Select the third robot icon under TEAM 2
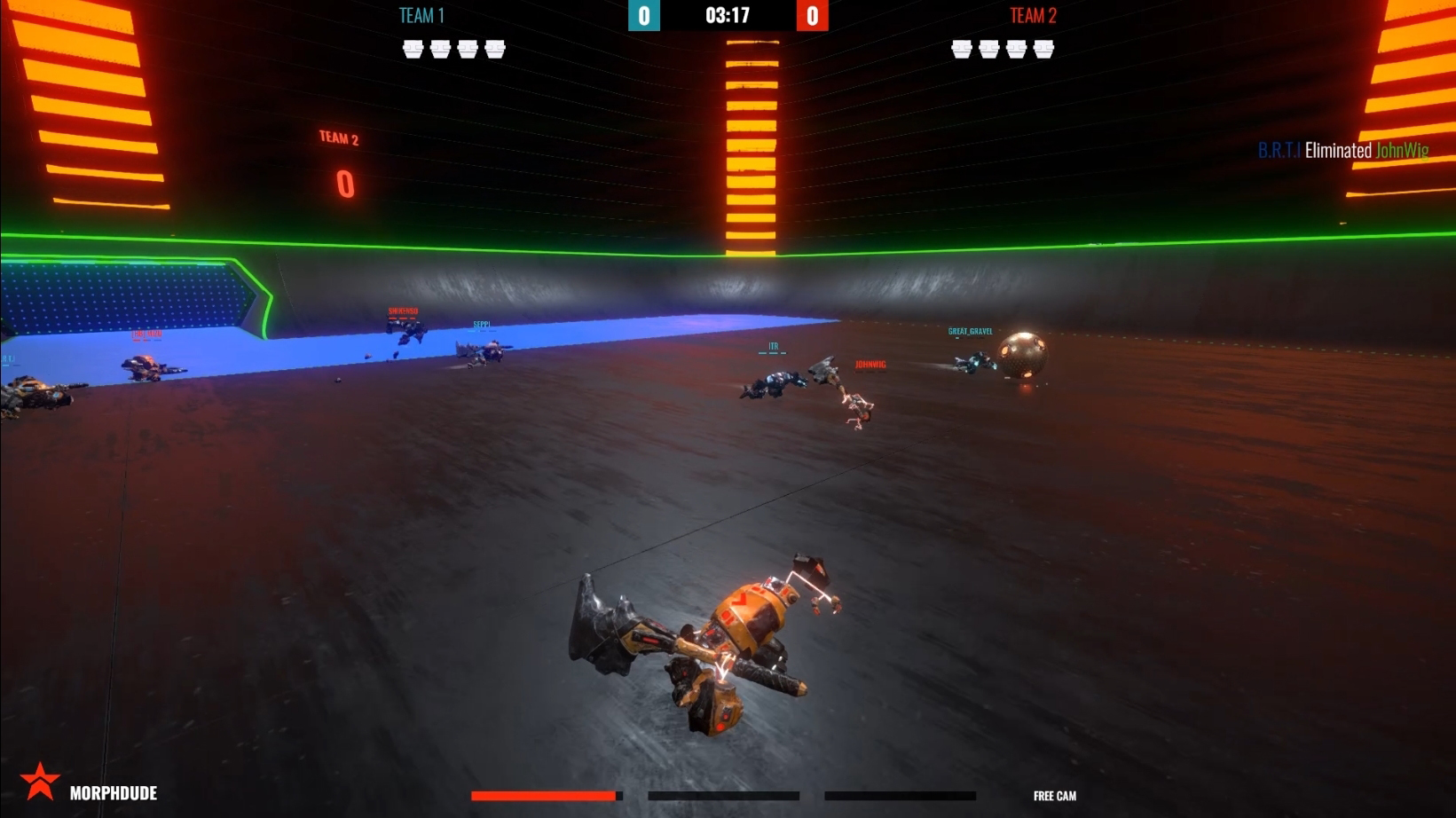This screenshot has width=1456, height=818. [x=1016, y=49]
